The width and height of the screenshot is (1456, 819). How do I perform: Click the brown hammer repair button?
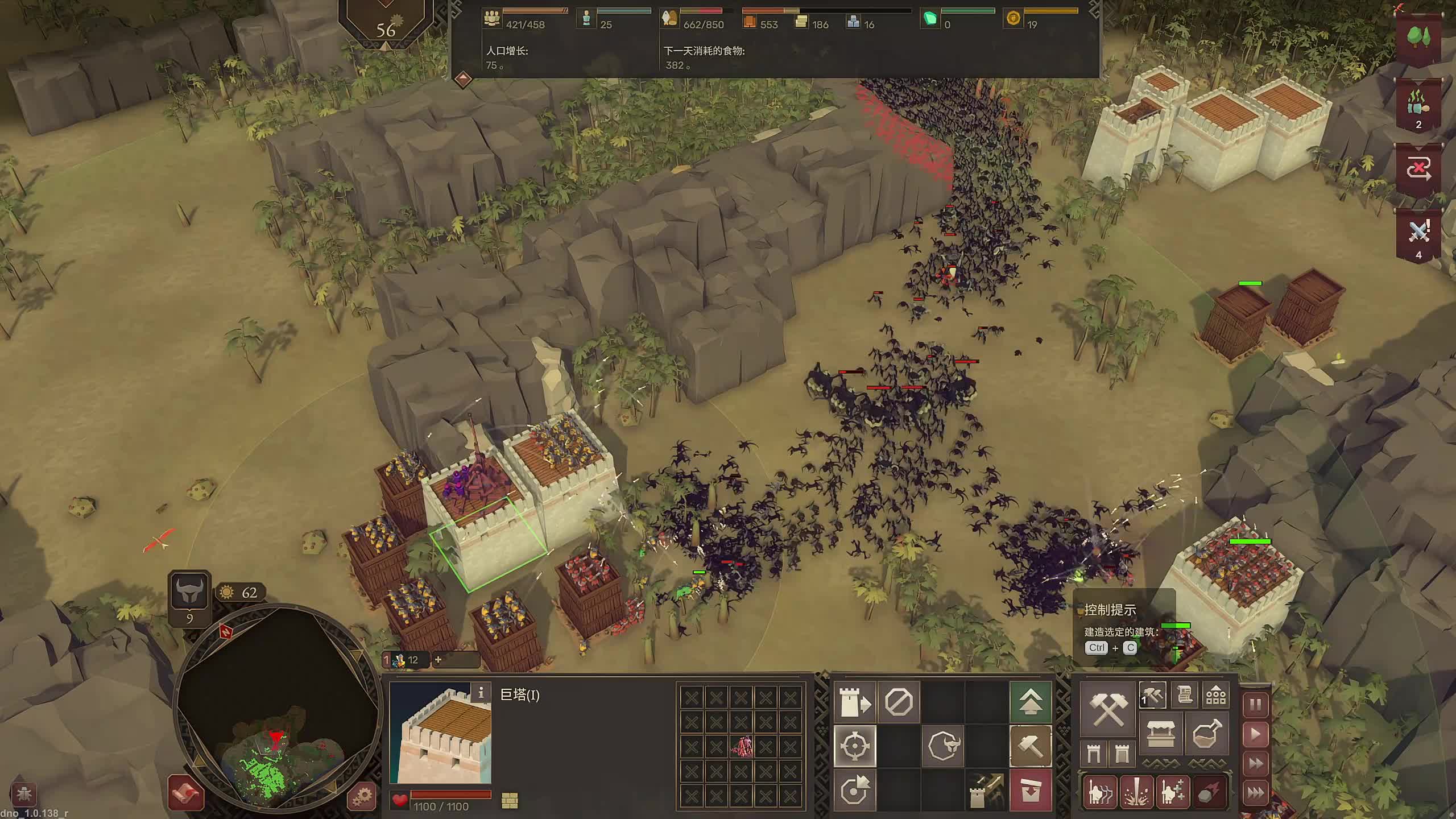point(1030,746)
